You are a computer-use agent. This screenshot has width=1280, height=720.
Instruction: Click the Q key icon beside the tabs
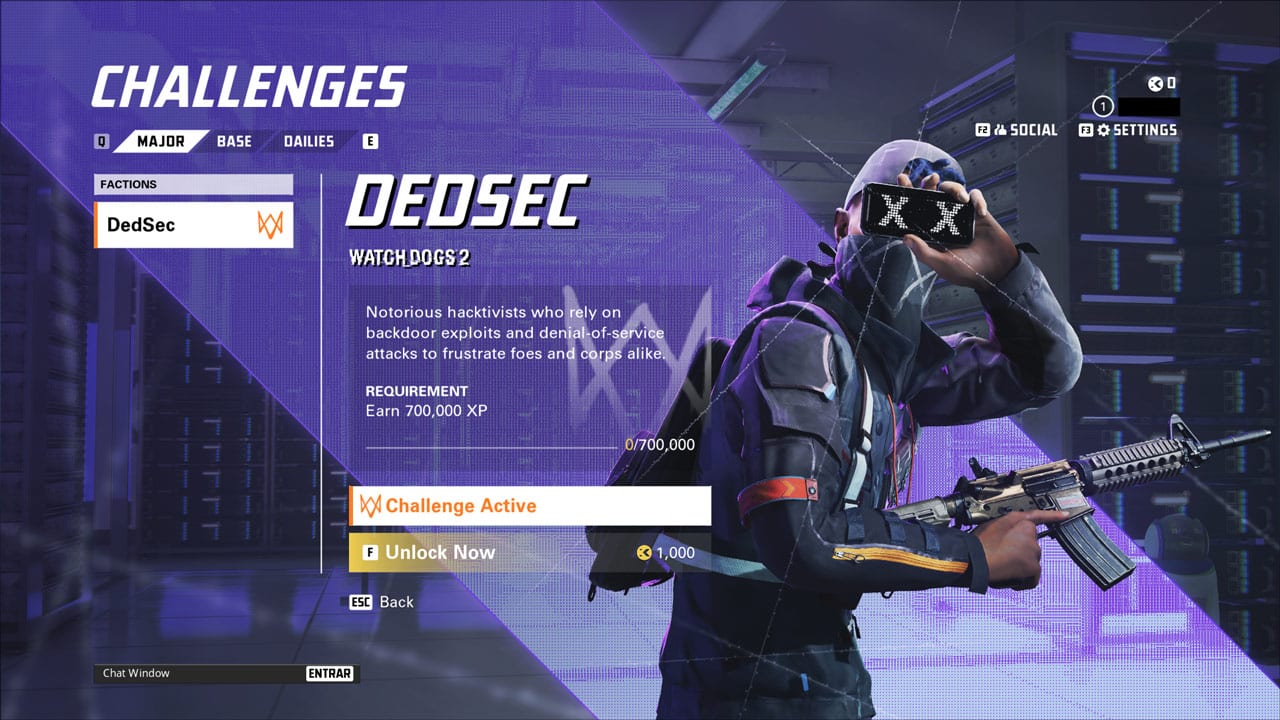point(100,141)
